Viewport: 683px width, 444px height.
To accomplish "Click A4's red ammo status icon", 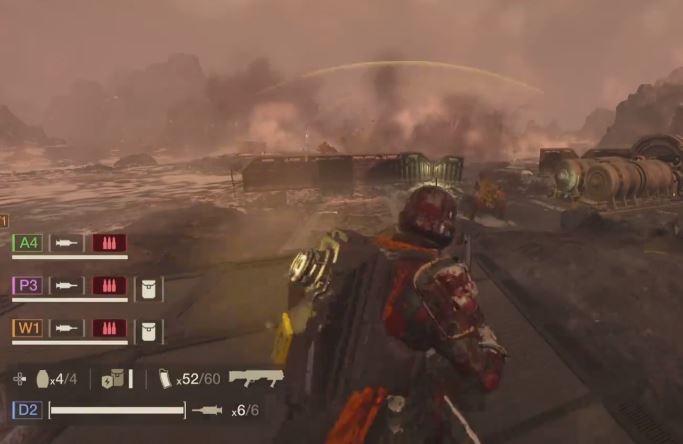I will (x=109, y=242).
